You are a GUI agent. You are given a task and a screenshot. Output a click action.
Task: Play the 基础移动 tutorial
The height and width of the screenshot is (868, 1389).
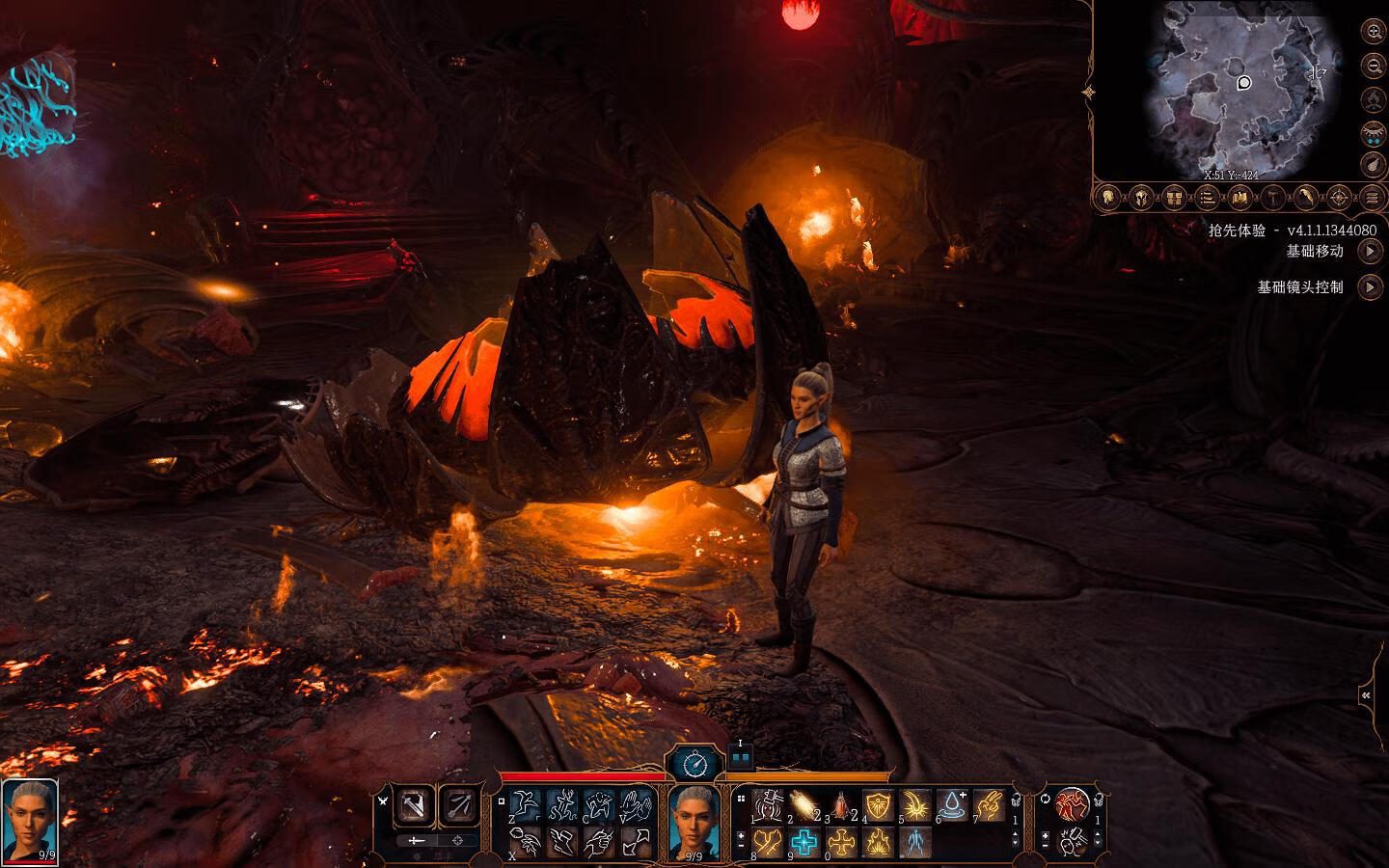click(x=1370, y=252)
